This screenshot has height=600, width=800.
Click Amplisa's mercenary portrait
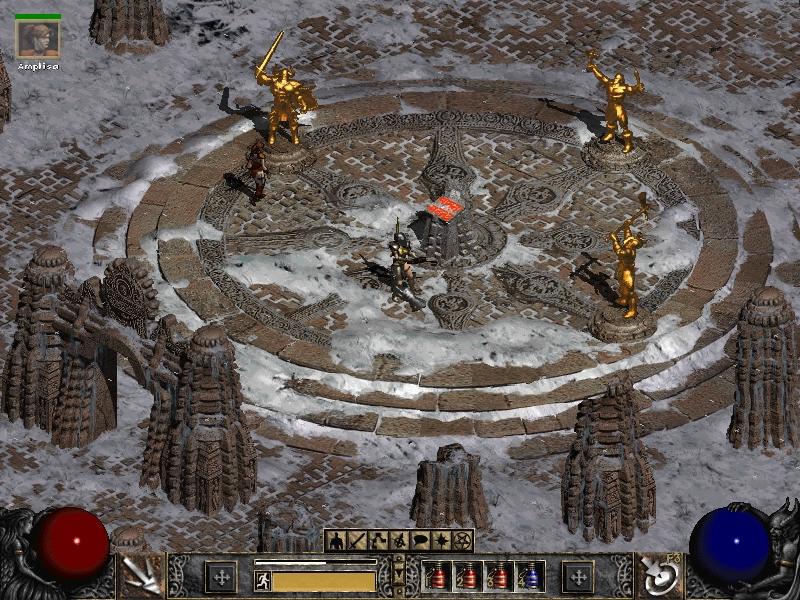(x=38, y=38)
